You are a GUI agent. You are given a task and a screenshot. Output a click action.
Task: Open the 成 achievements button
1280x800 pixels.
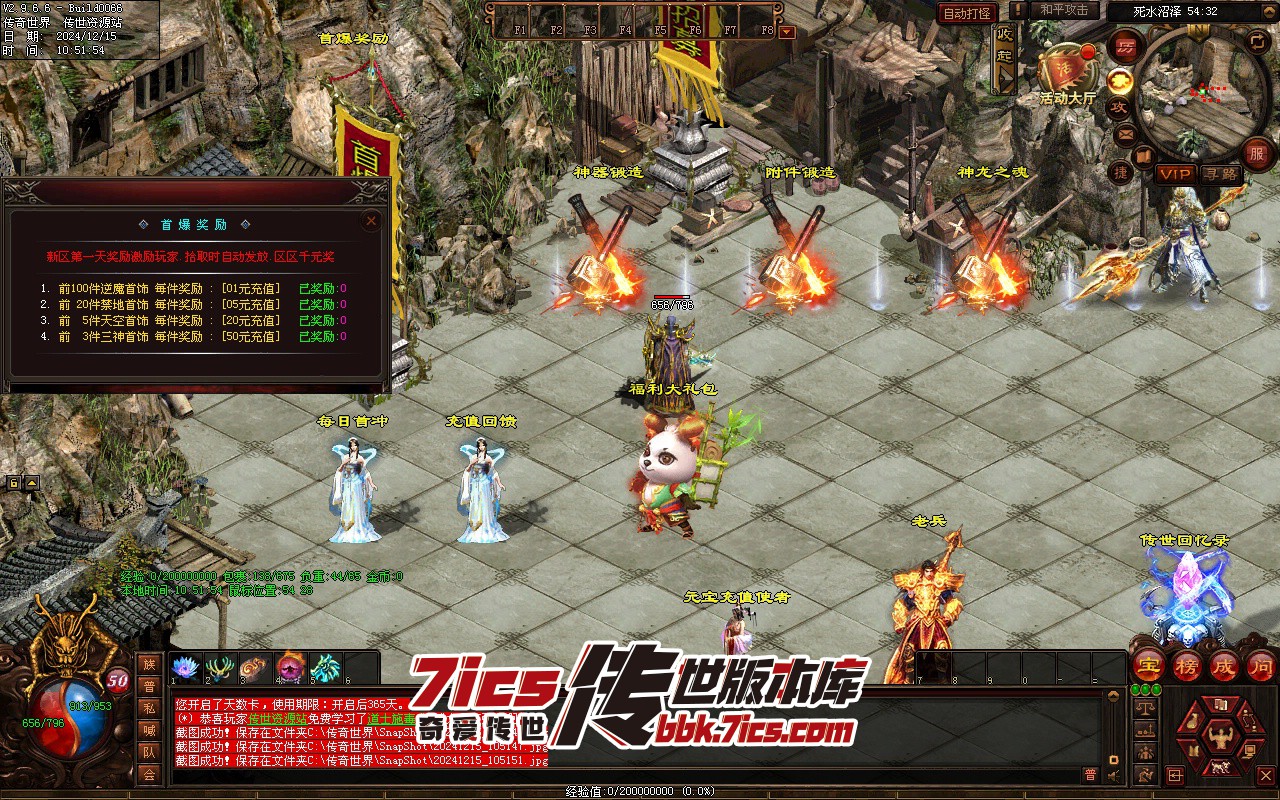[1224, 665]
